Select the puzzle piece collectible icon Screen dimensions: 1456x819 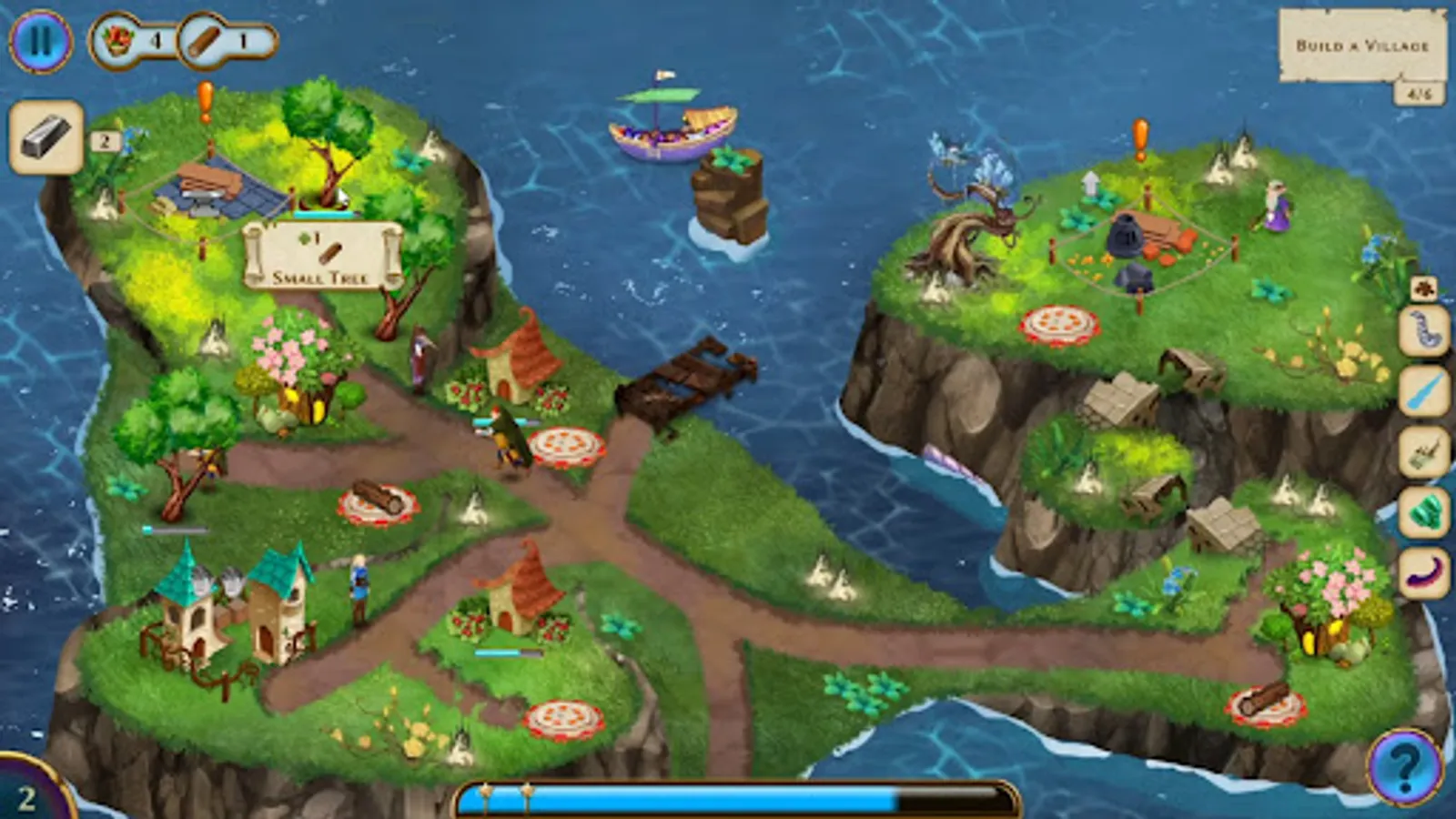coord(1424,289)
